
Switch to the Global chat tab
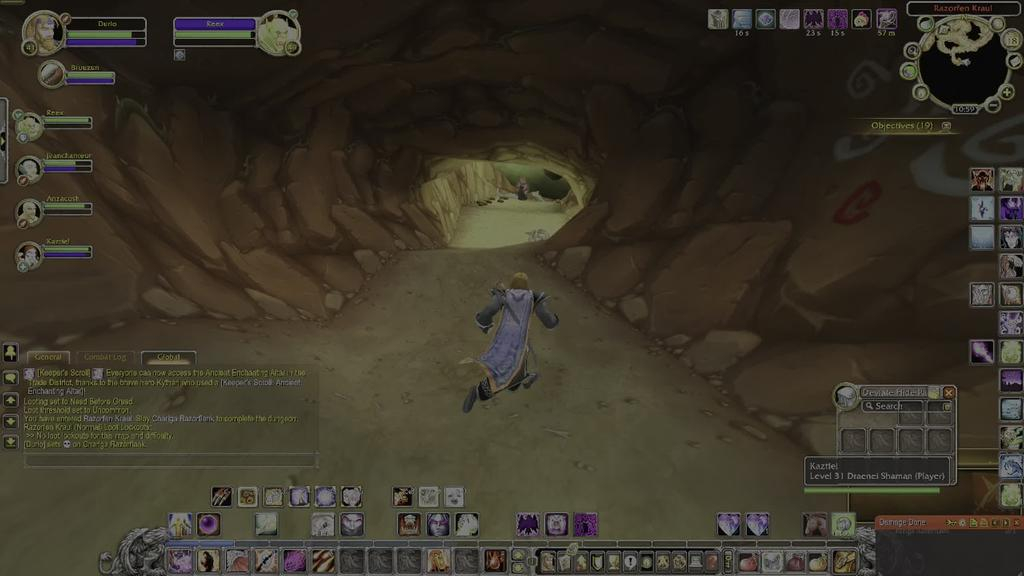pyautogui.click(x=168, y=357)
